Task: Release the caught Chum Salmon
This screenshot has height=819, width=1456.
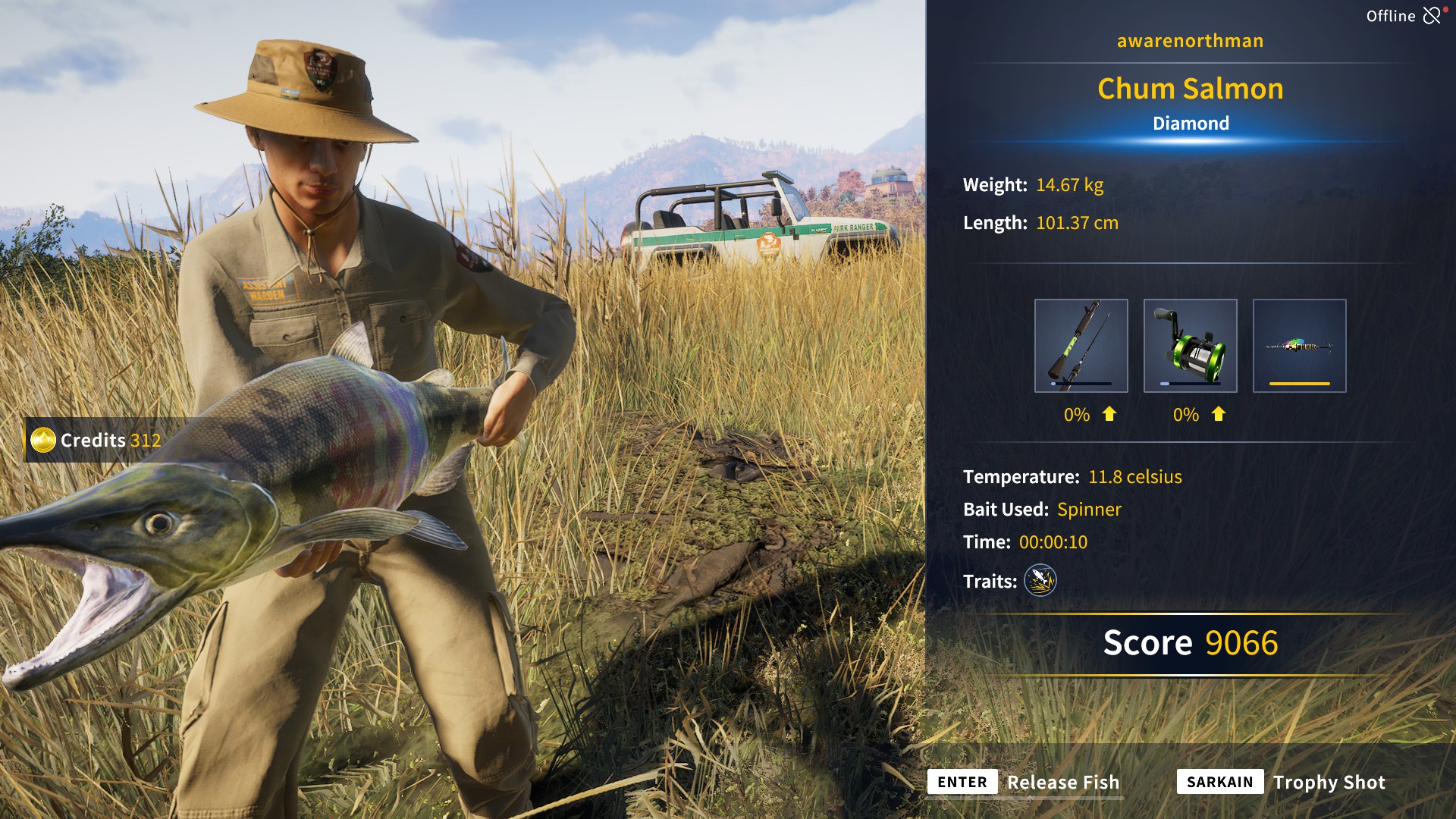Action: [1024, 782]
